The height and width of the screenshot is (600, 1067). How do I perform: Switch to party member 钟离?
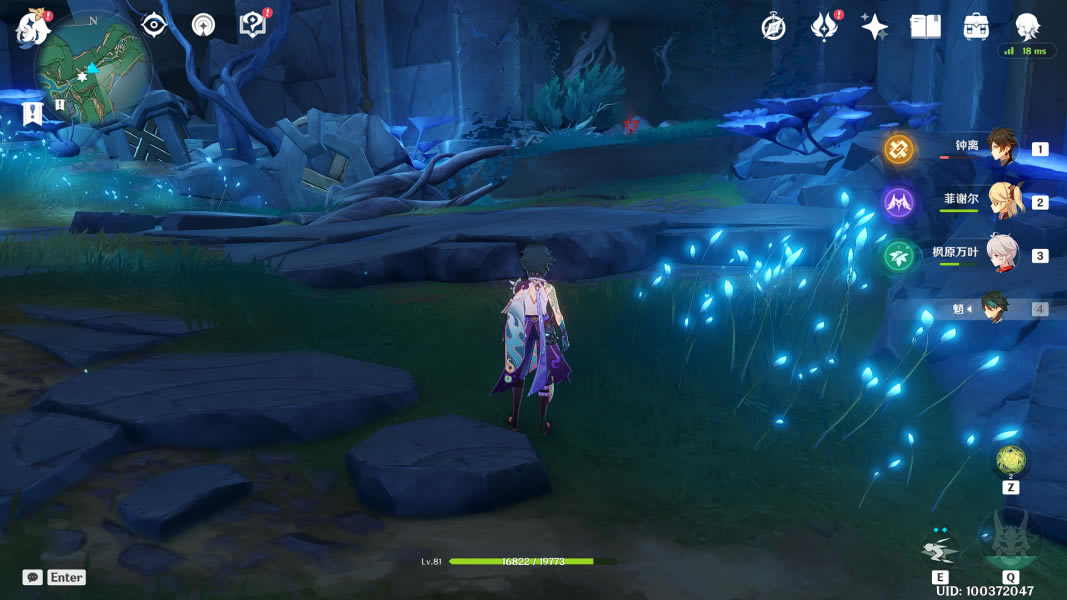1000,148
